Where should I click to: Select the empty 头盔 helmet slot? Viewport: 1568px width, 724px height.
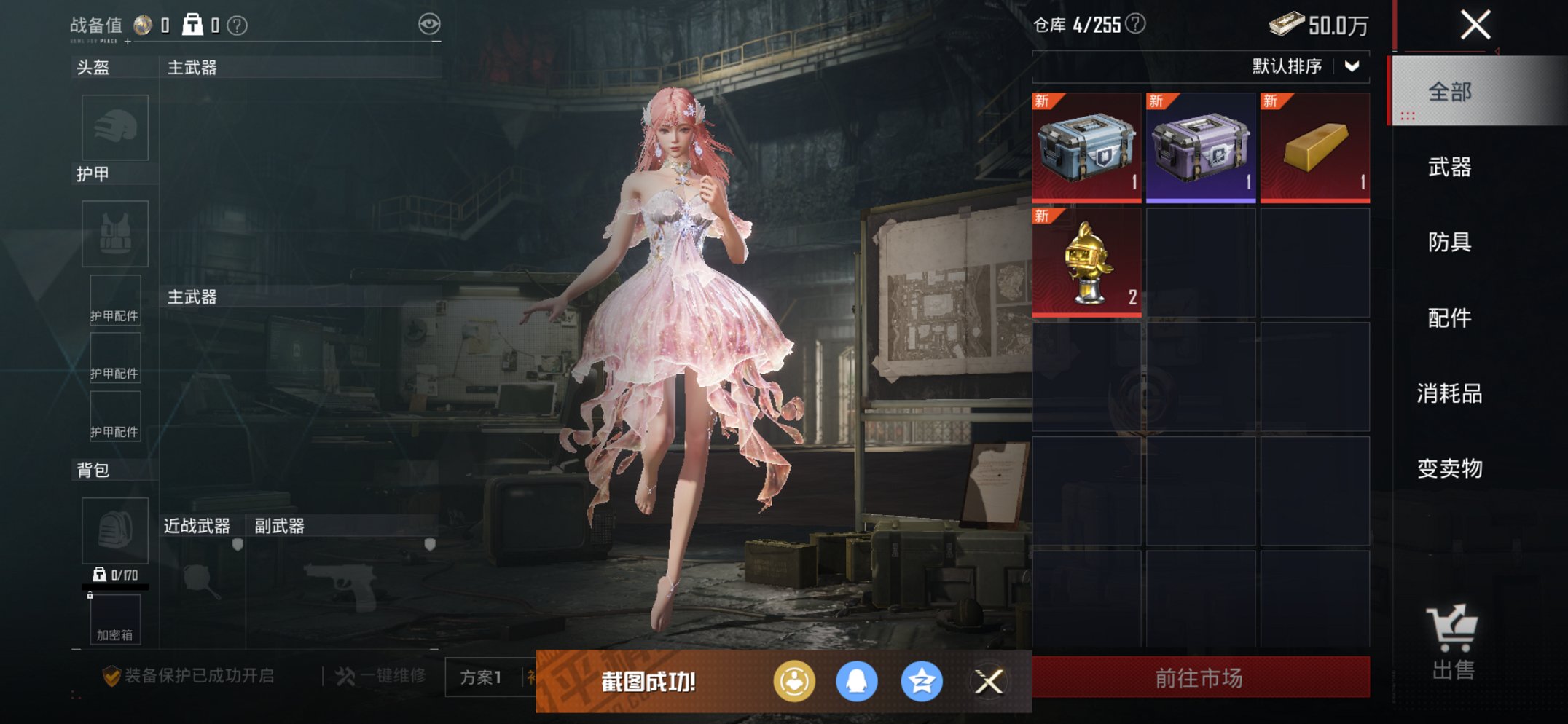(114, 127)
